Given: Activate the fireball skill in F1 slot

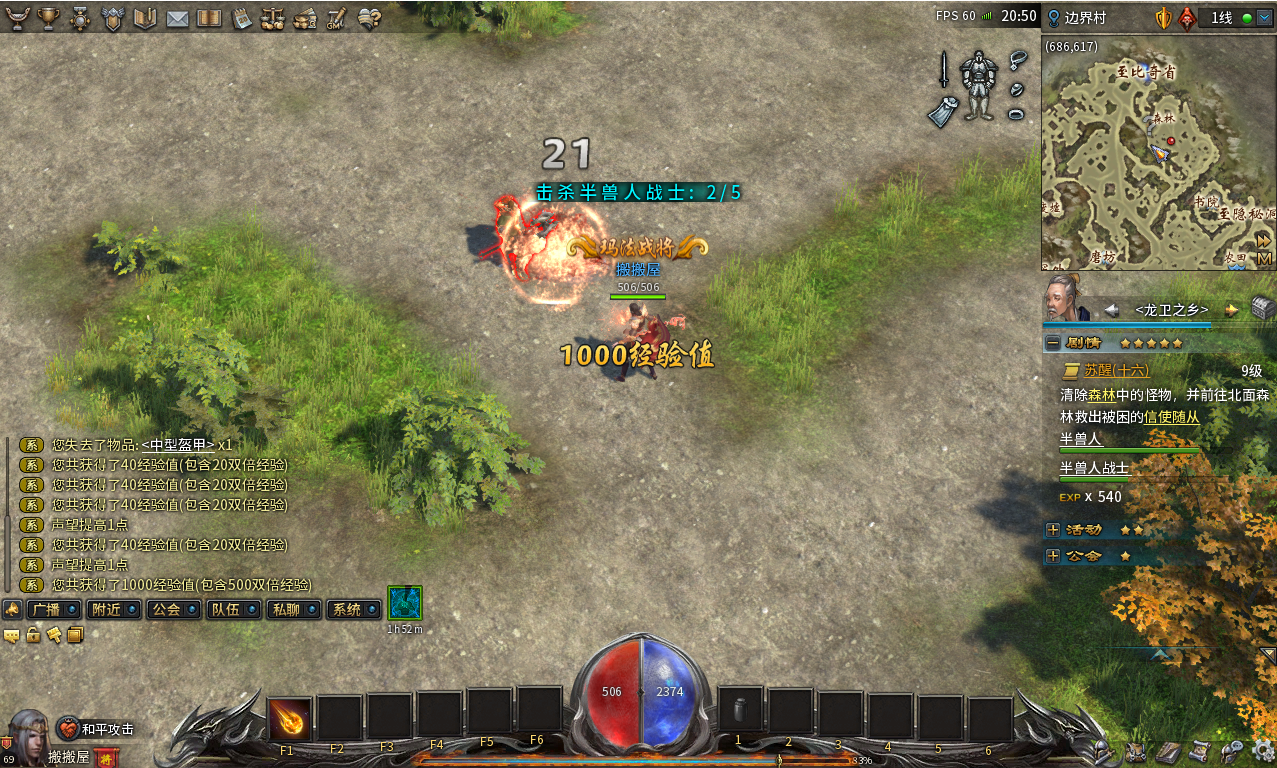Looking at the screenshot, I should point(290,718).
